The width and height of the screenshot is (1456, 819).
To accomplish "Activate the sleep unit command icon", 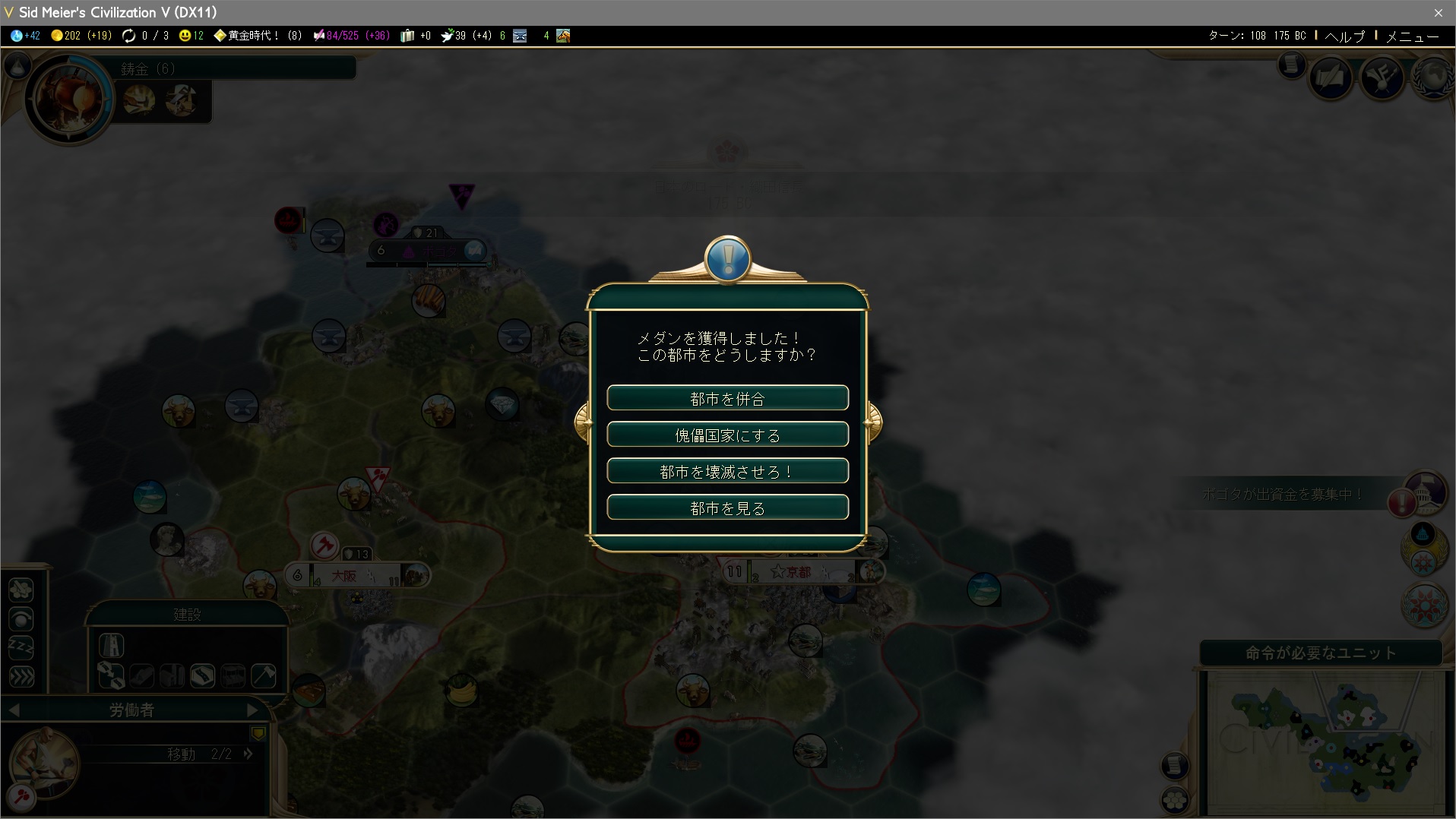I will (x=21, y=647).
